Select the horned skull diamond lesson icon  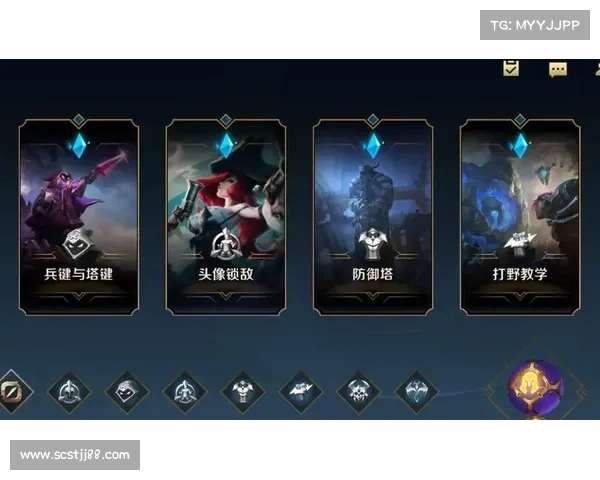click(358, 391)
